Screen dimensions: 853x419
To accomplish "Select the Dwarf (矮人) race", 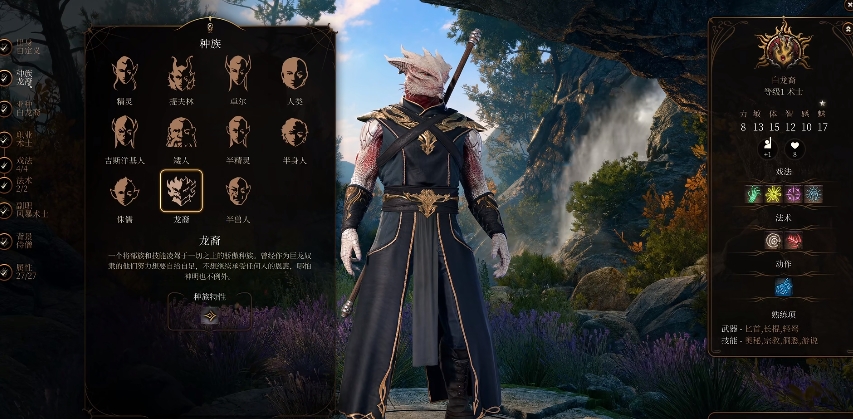I will tap(181, 132).
